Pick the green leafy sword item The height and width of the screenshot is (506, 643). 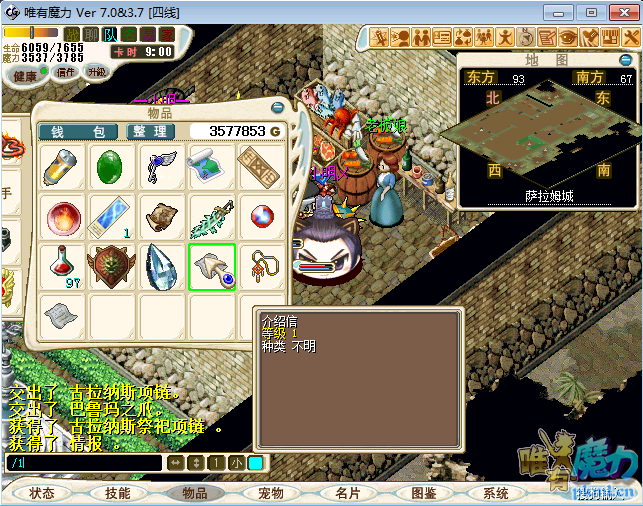click(x=212, y=217)
